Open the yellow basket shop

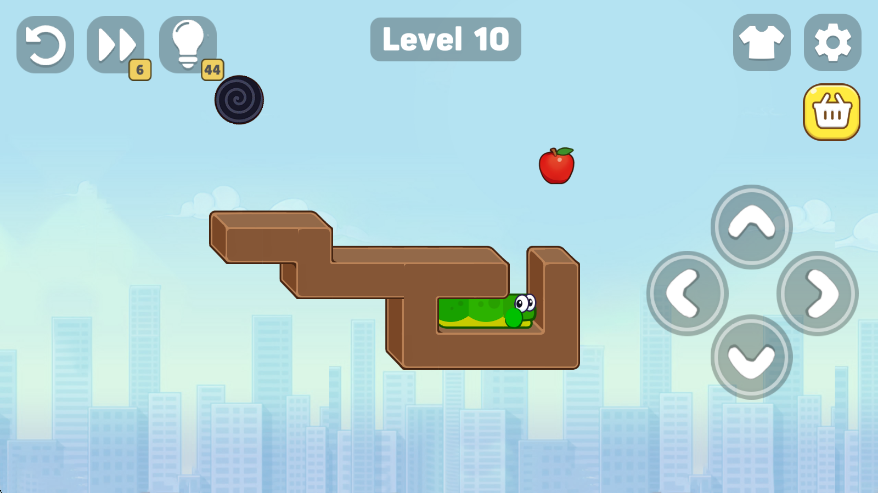tap(832, 112)
